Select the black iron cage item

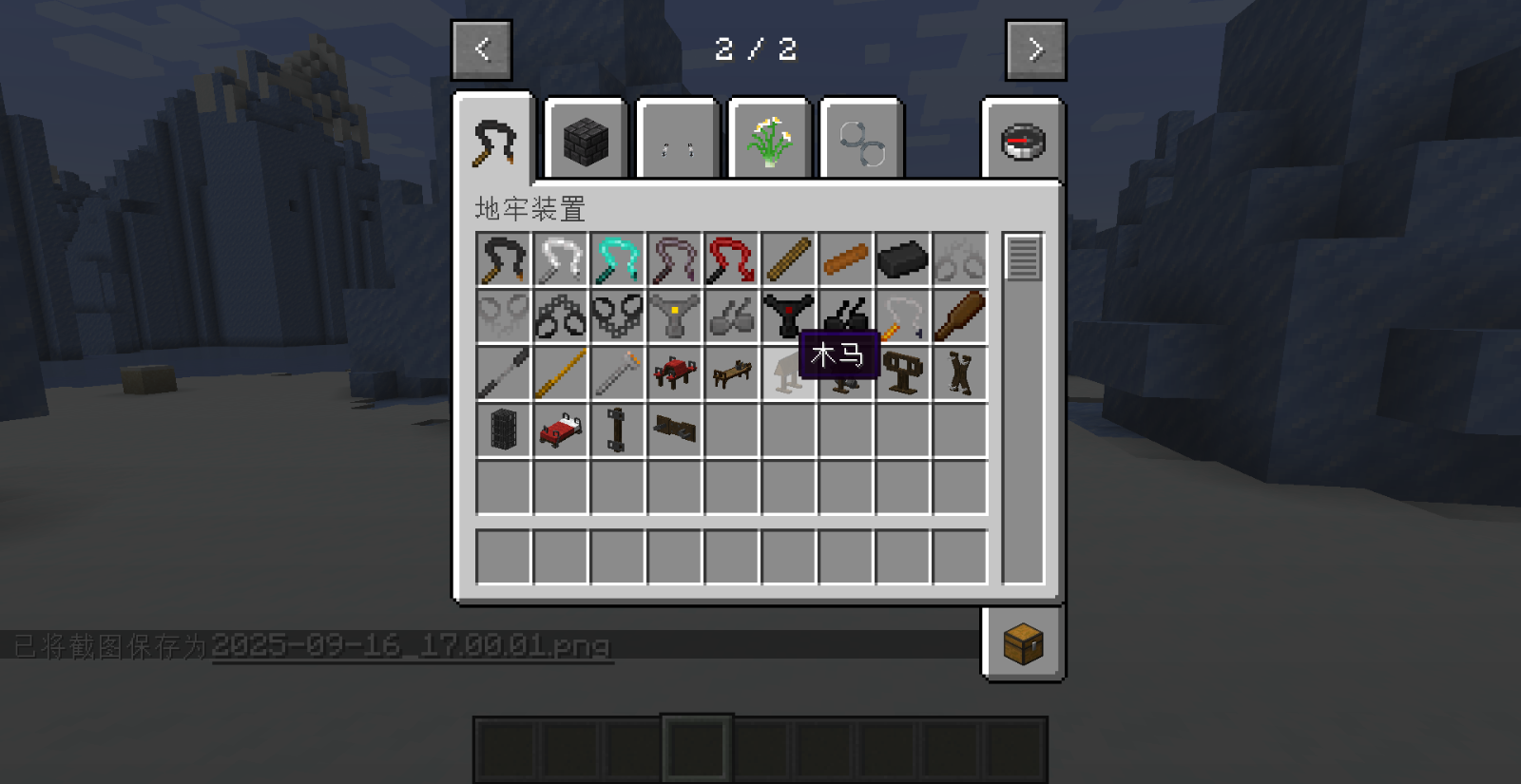[x=503, y=430]
